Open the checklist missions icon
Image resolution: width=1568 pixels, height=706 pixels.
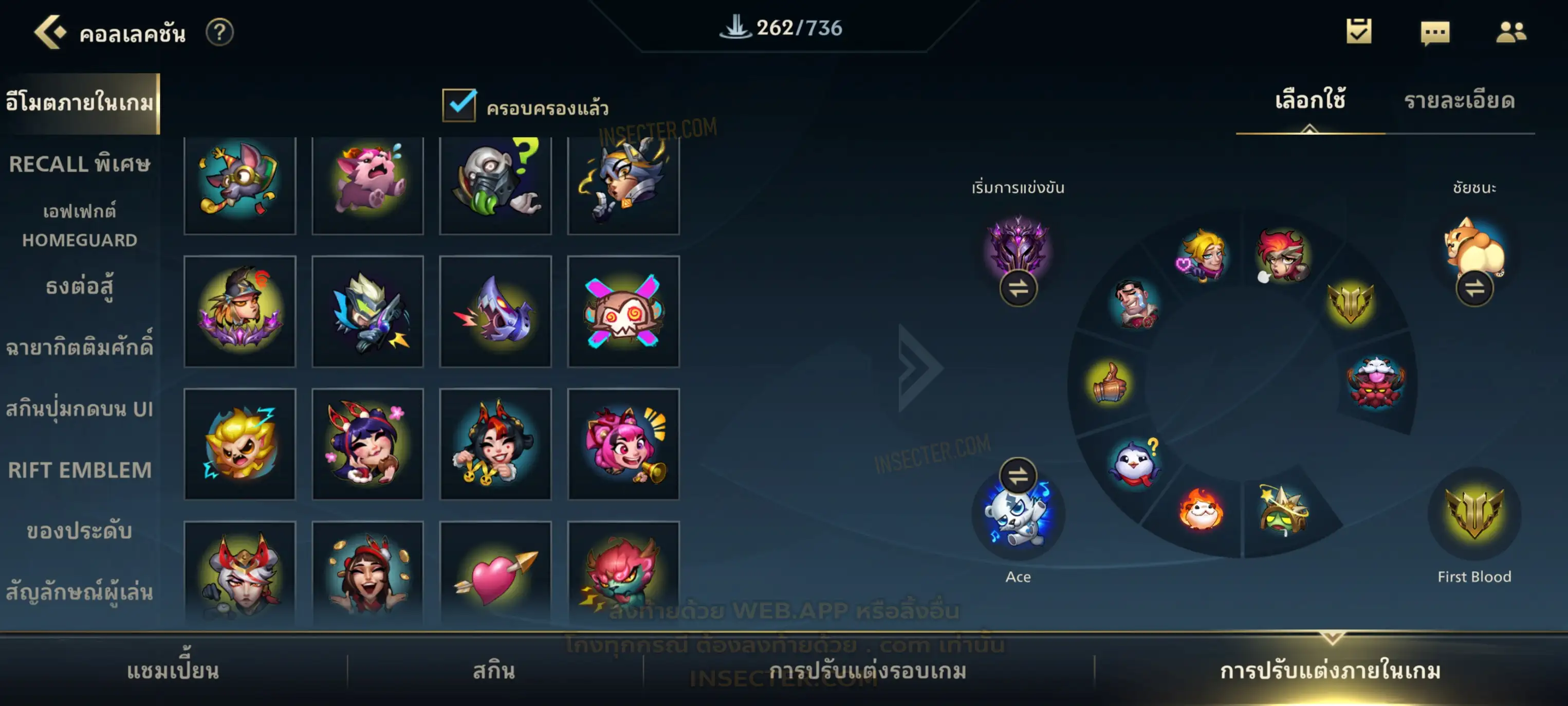point(1359,32)
